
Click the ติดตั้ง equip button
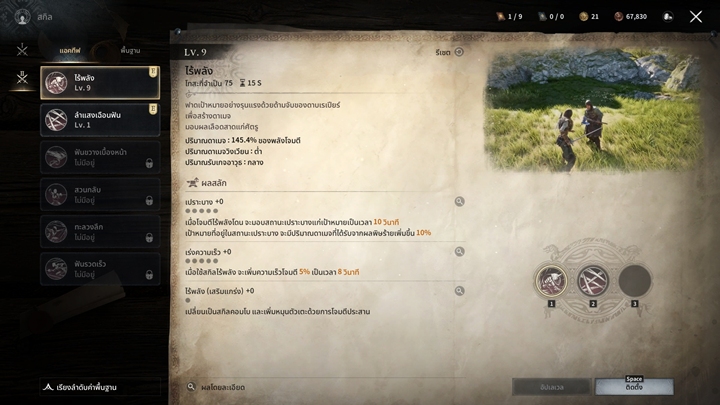click(x=634, y=386)
